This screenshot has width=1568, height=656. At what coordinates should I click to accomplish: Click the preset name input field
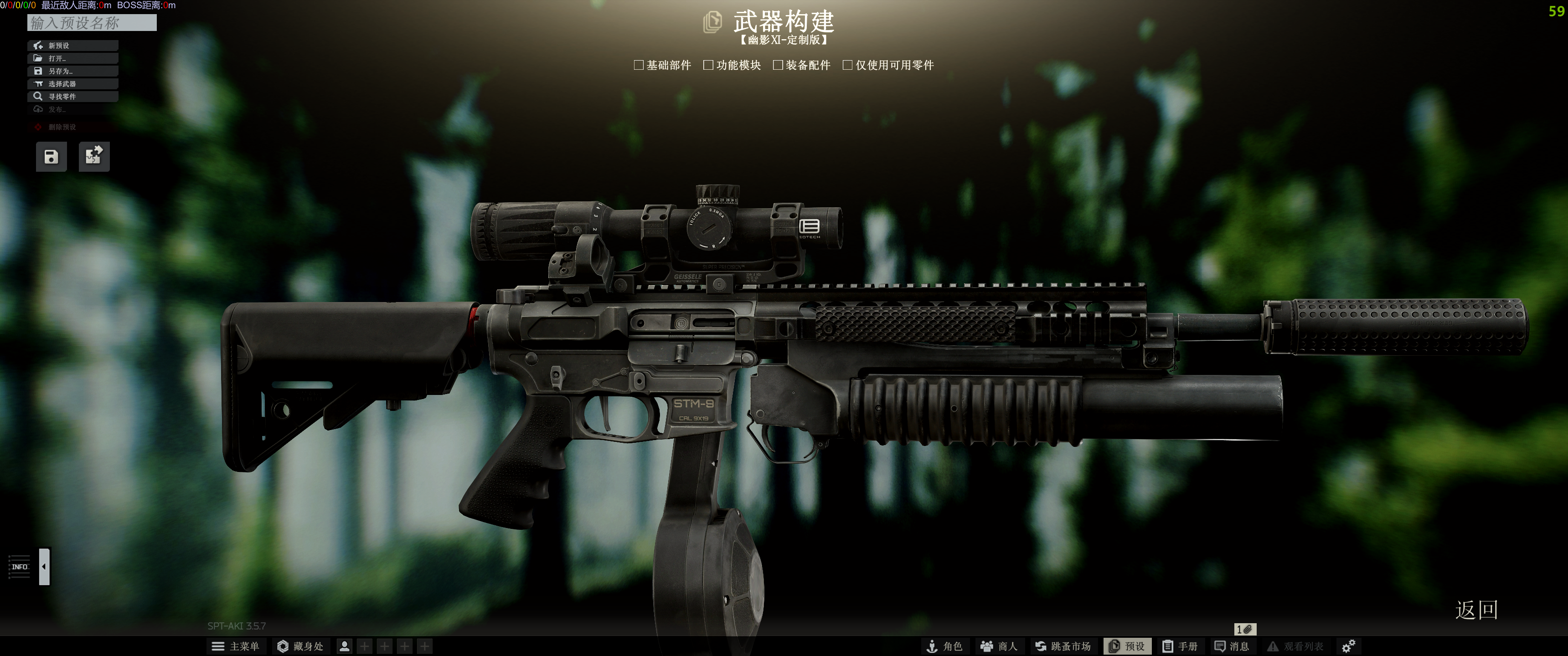pos(92,23)
